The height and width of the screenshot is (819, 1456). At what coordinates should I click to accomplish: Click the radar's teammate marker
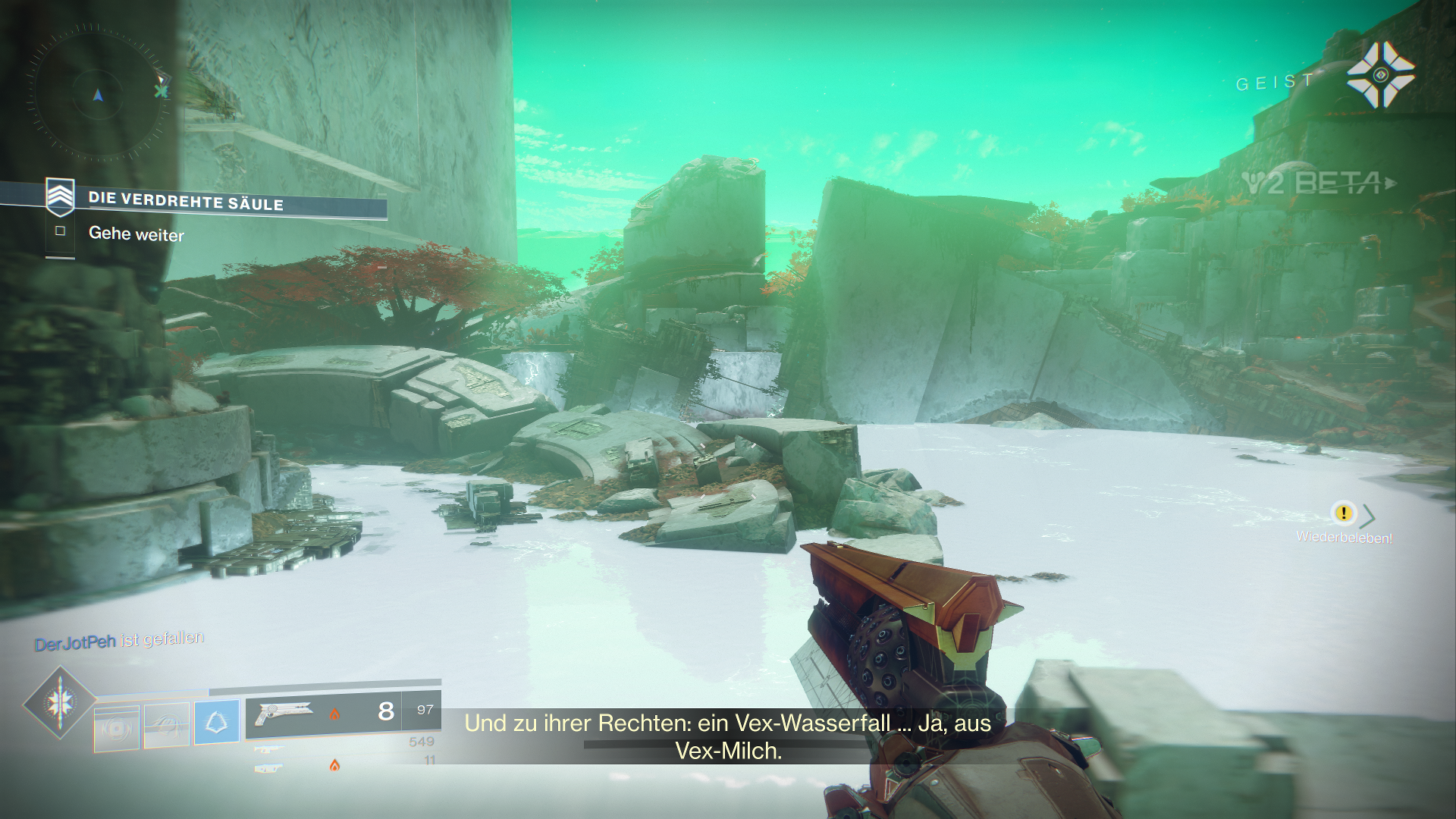162,90
